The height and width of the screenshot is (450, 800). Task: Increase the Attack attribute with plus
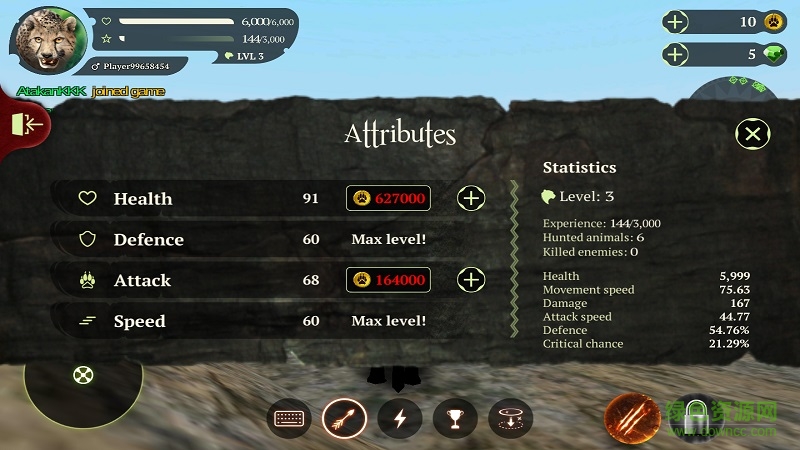[x=471, y=280]
